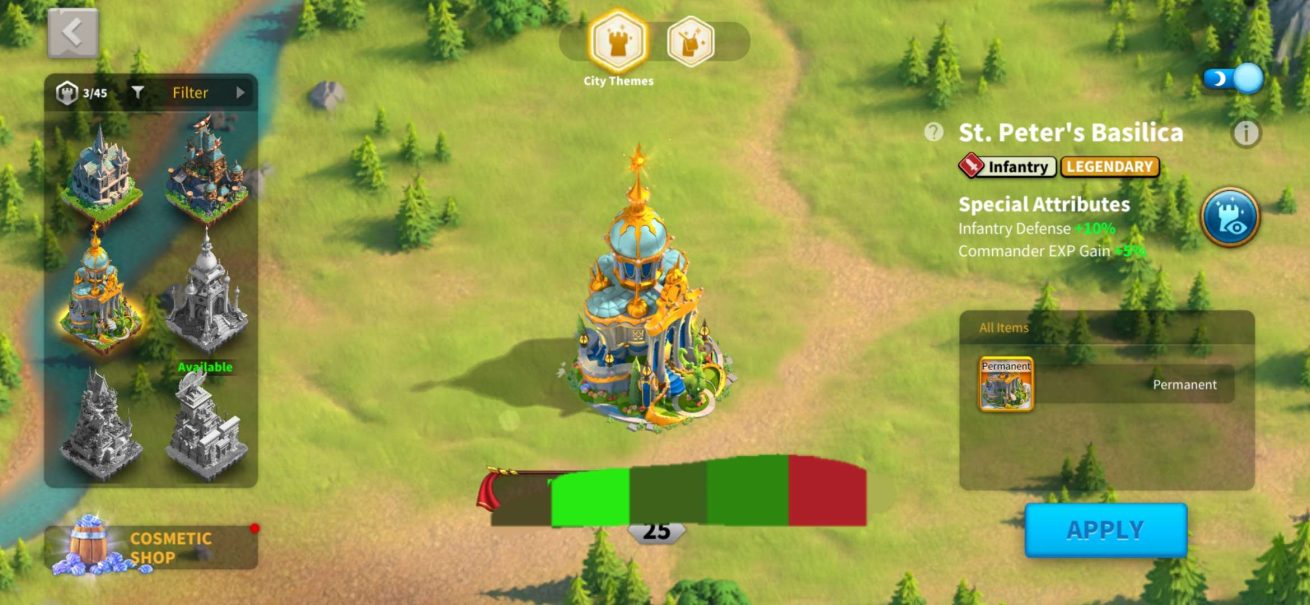
Task: Open the question mark help icon
Action: pos(934,132)
